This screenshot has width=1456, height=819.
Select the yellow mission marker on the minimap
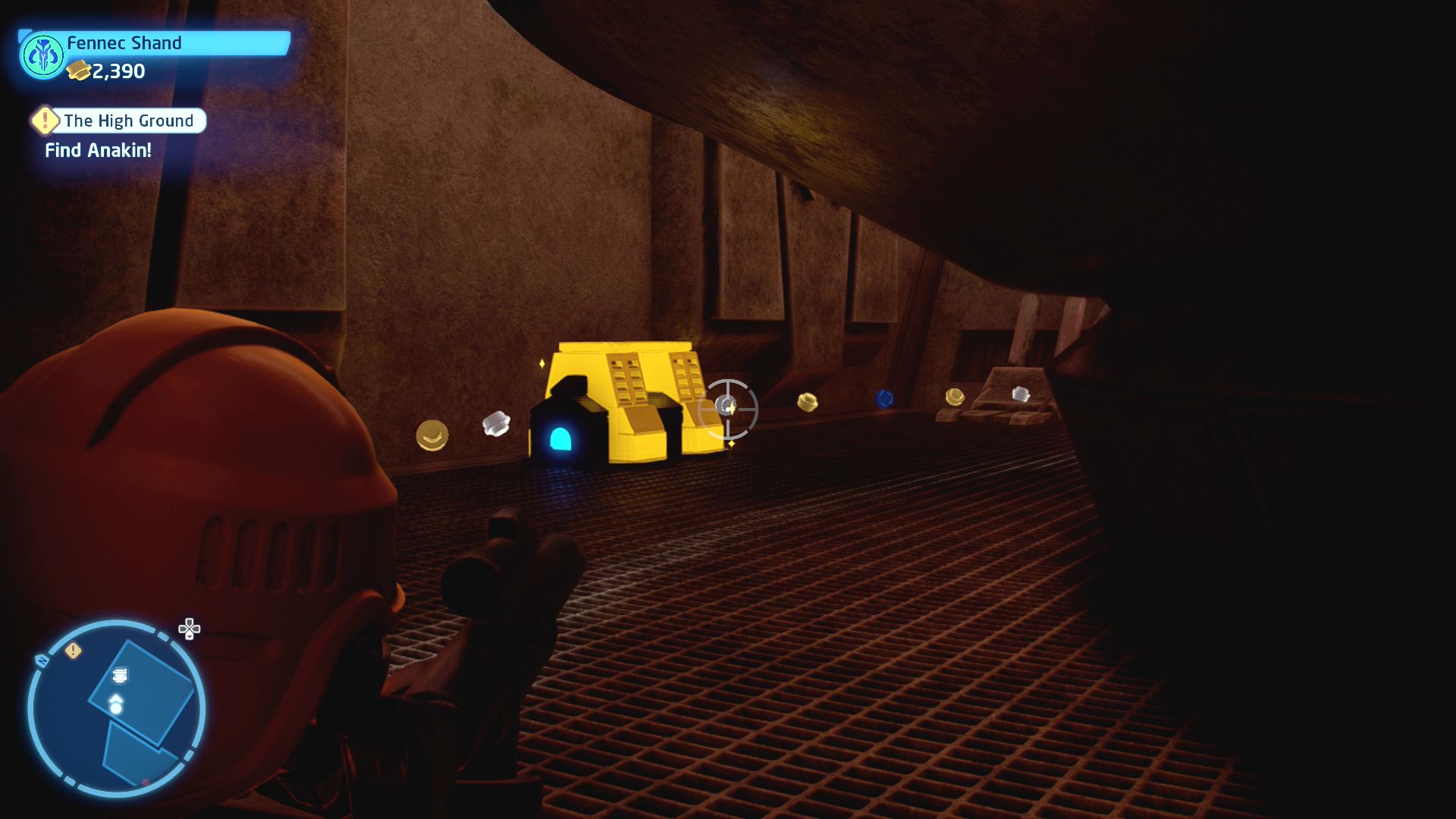(73, 651)
